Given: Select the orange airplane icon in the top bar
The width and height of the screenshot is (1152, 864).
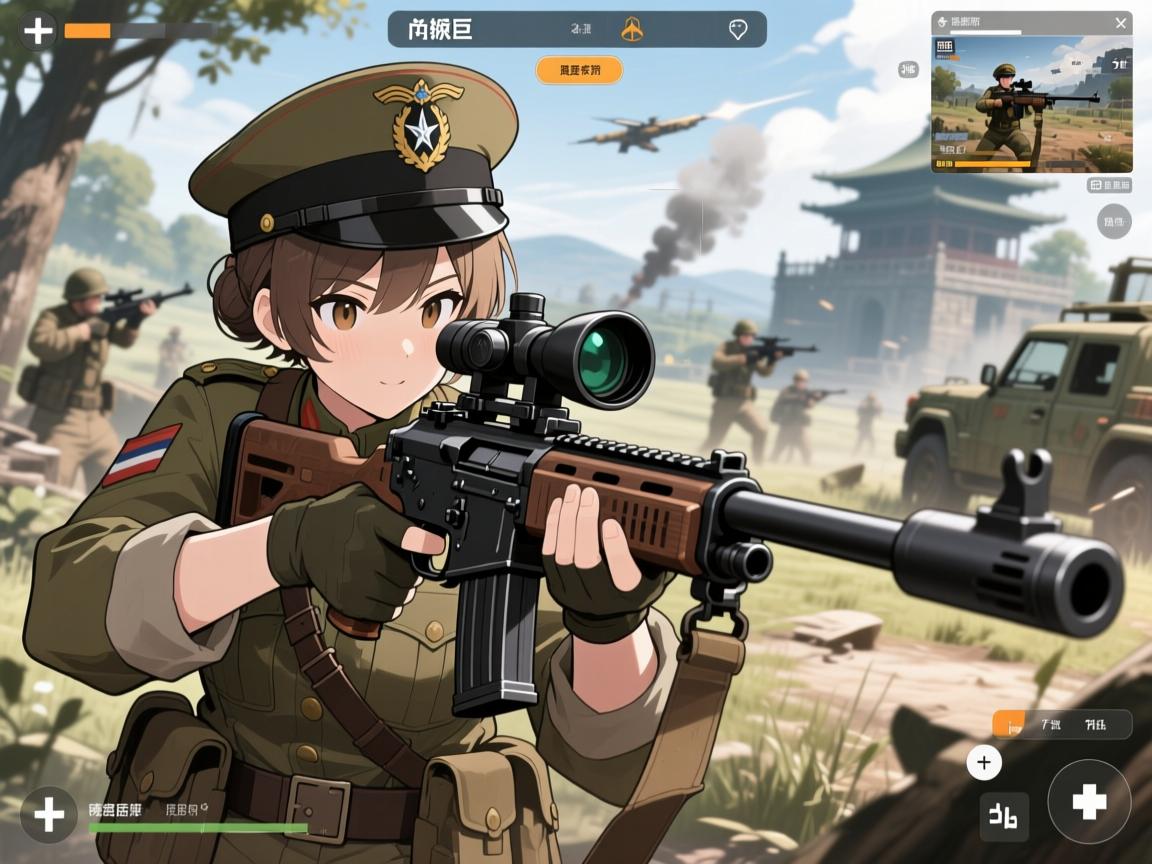Looking at the screenshot, I should point(632,30).
